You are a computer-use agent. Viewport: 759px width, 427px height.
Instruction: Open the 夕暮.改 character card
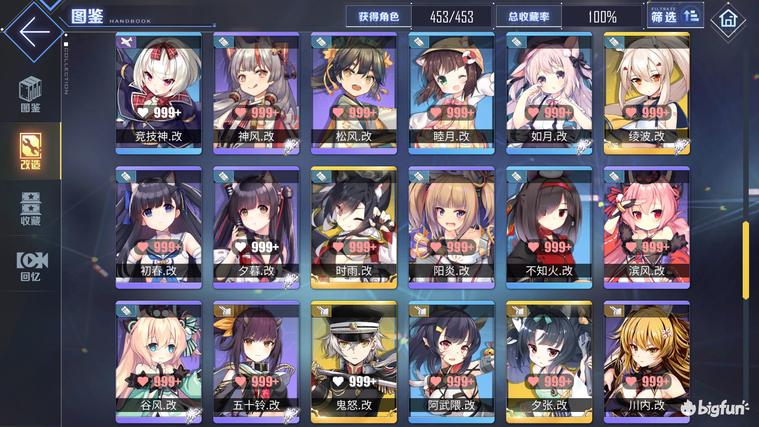click(255, 223)
